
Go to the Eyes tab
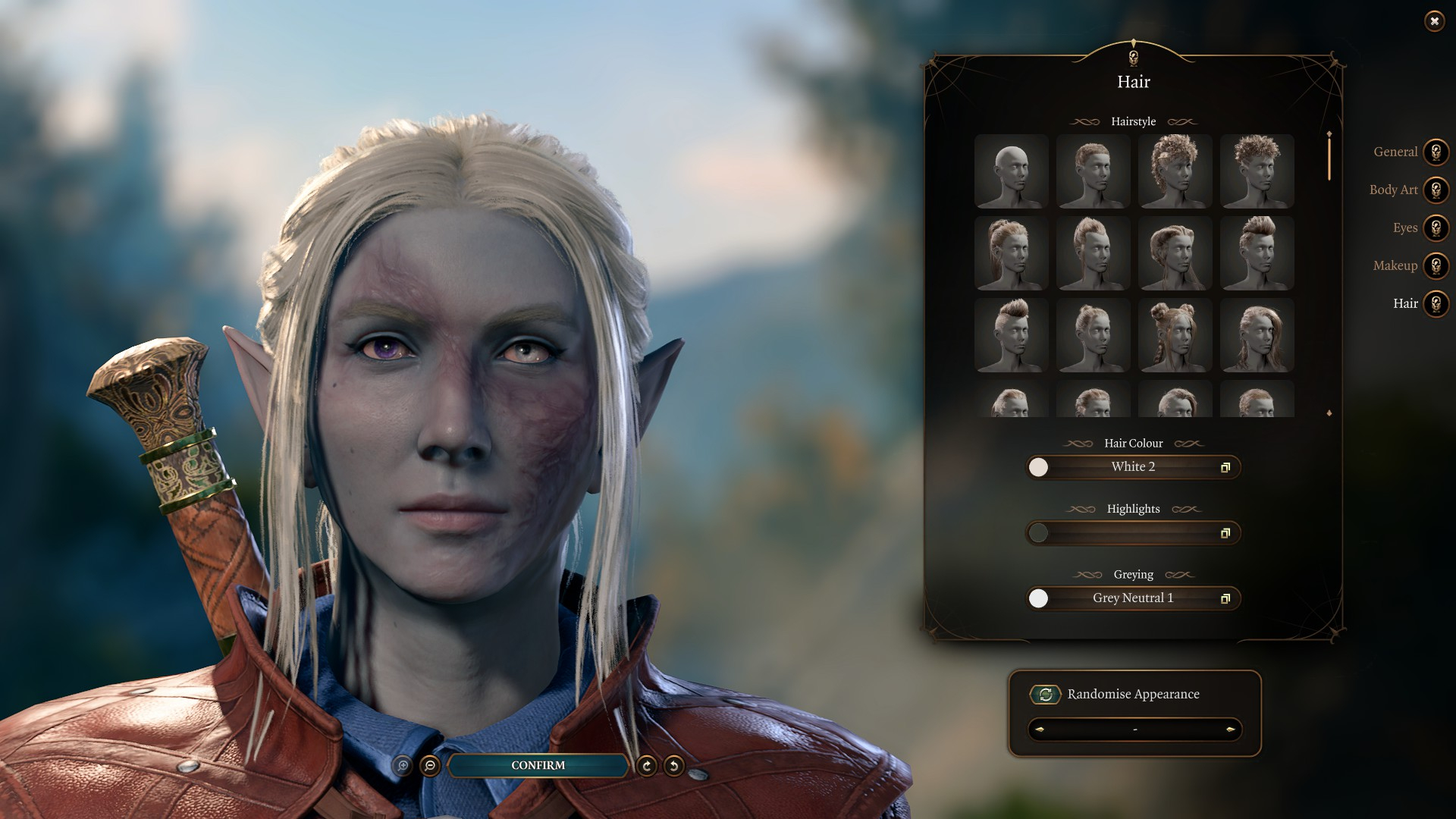point(1436,227)
